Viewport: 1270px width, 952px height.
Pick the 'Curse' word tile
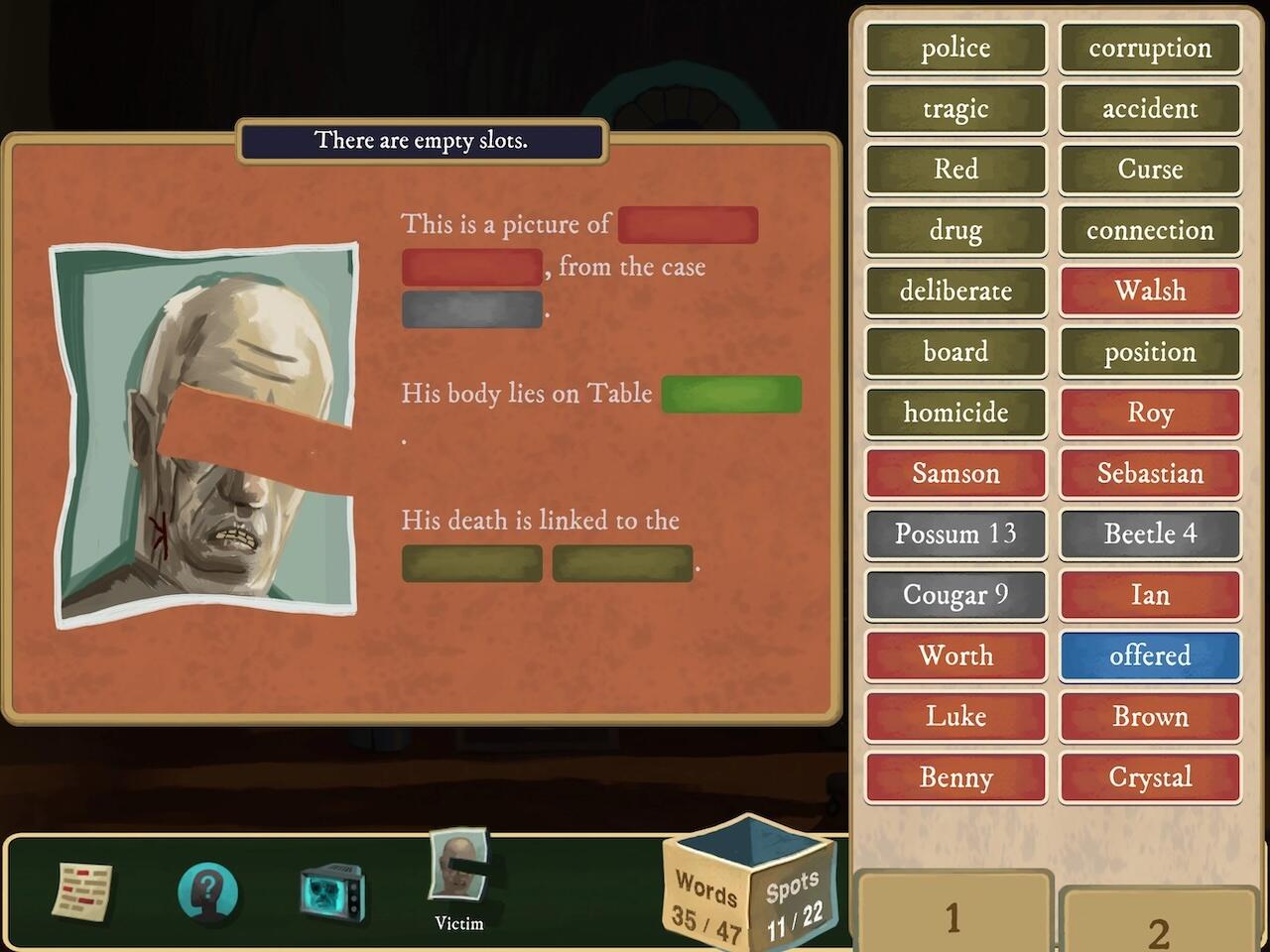[x=1150, y=170]
